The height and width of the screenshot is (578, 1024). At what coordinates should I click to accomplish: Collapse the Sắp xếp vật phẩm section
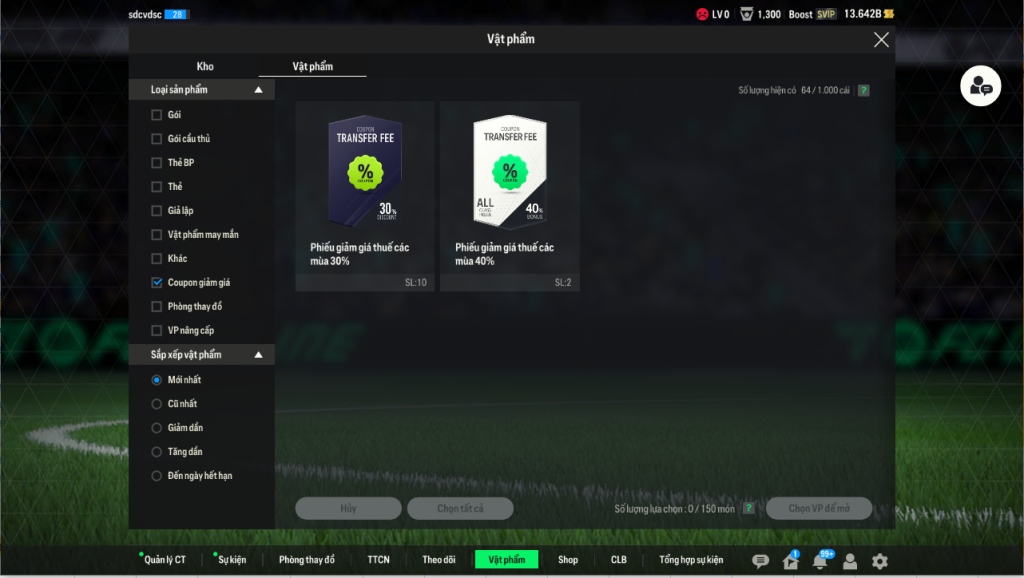(258, 355)
